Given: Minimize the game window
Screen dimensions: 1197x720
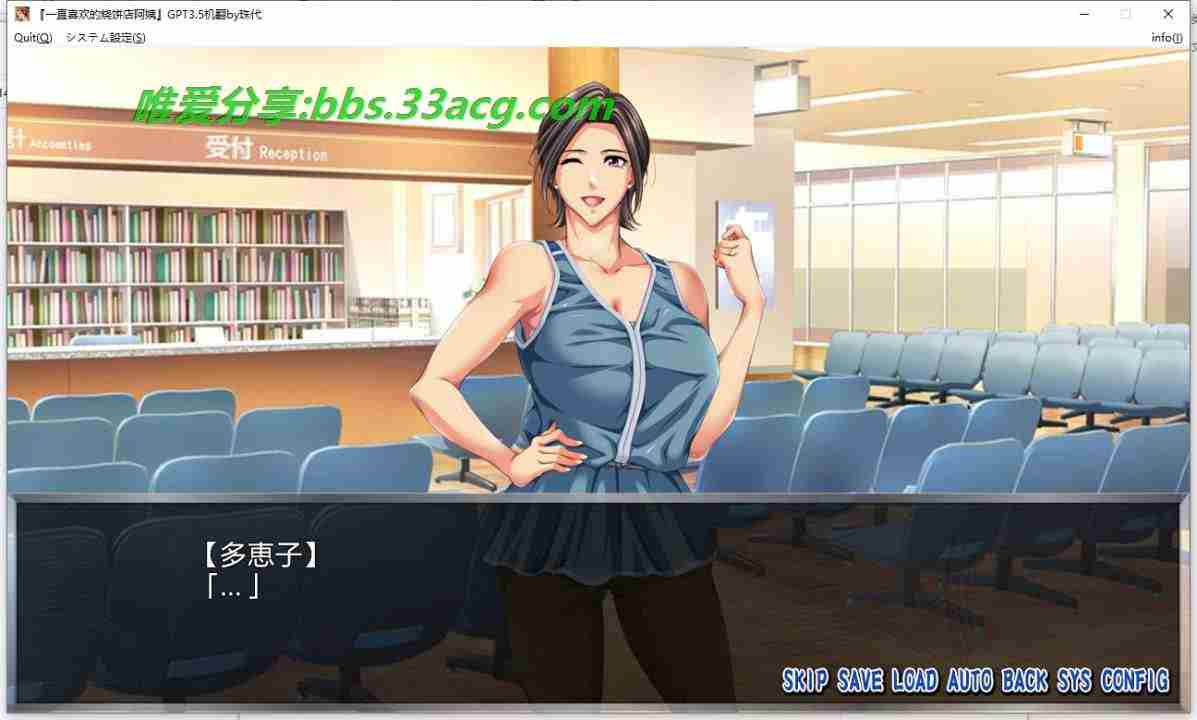Looking at the screenshot, I should 1083,14.
